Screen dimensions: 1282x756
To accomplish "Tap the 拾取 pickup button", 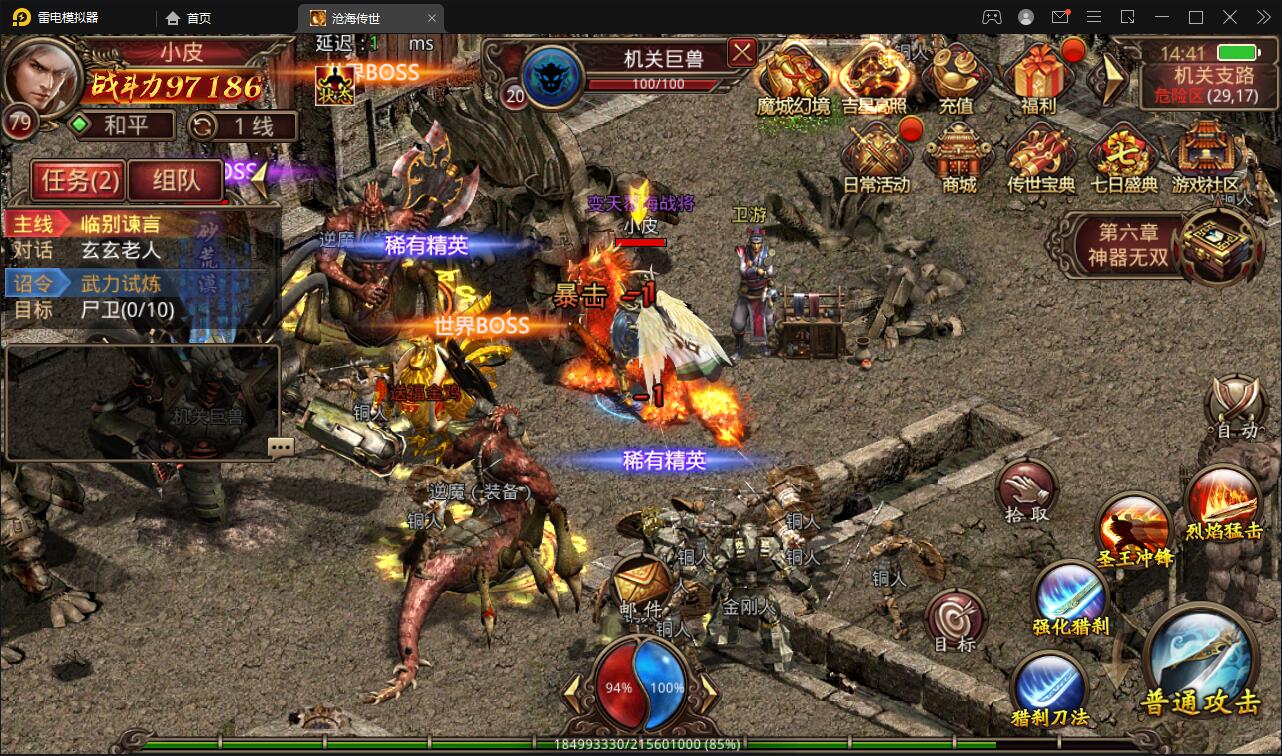I will [1027, 490].
